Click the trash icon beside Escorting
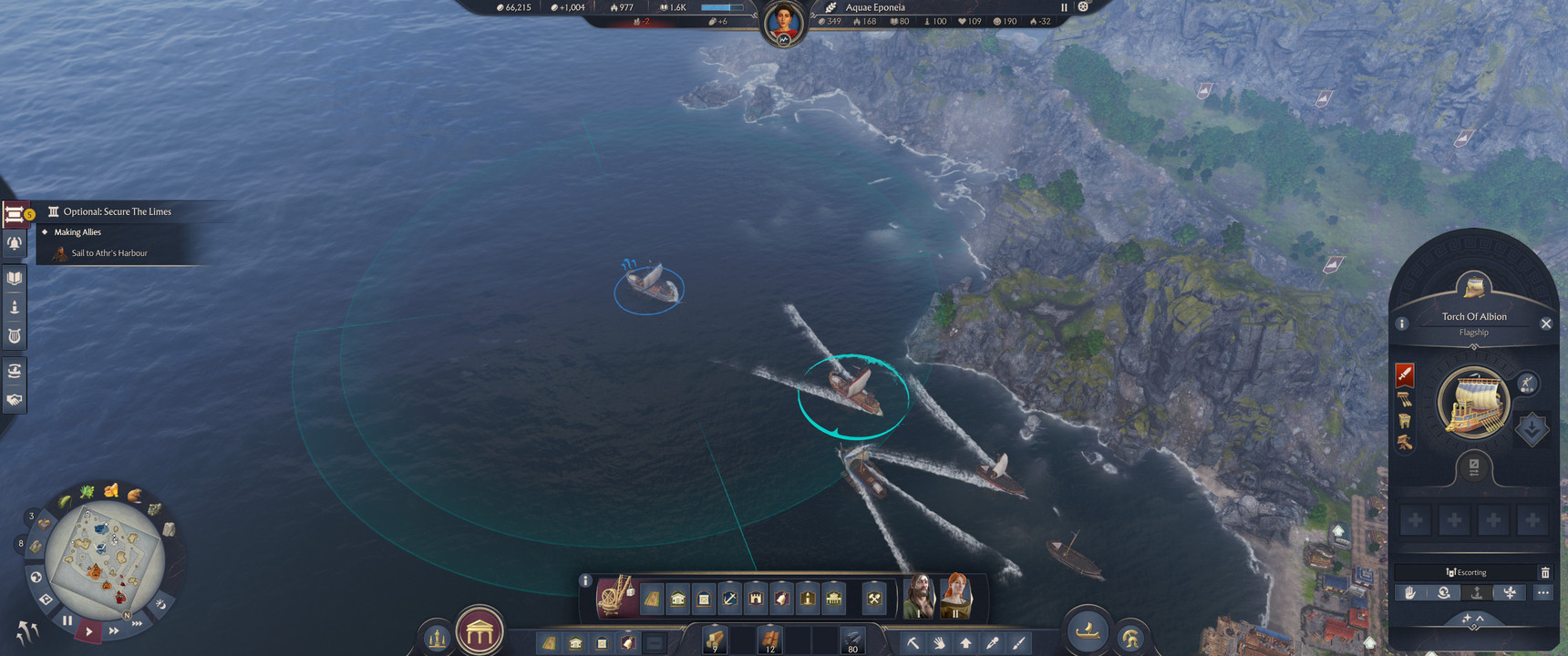 (x=1544, y=572)
